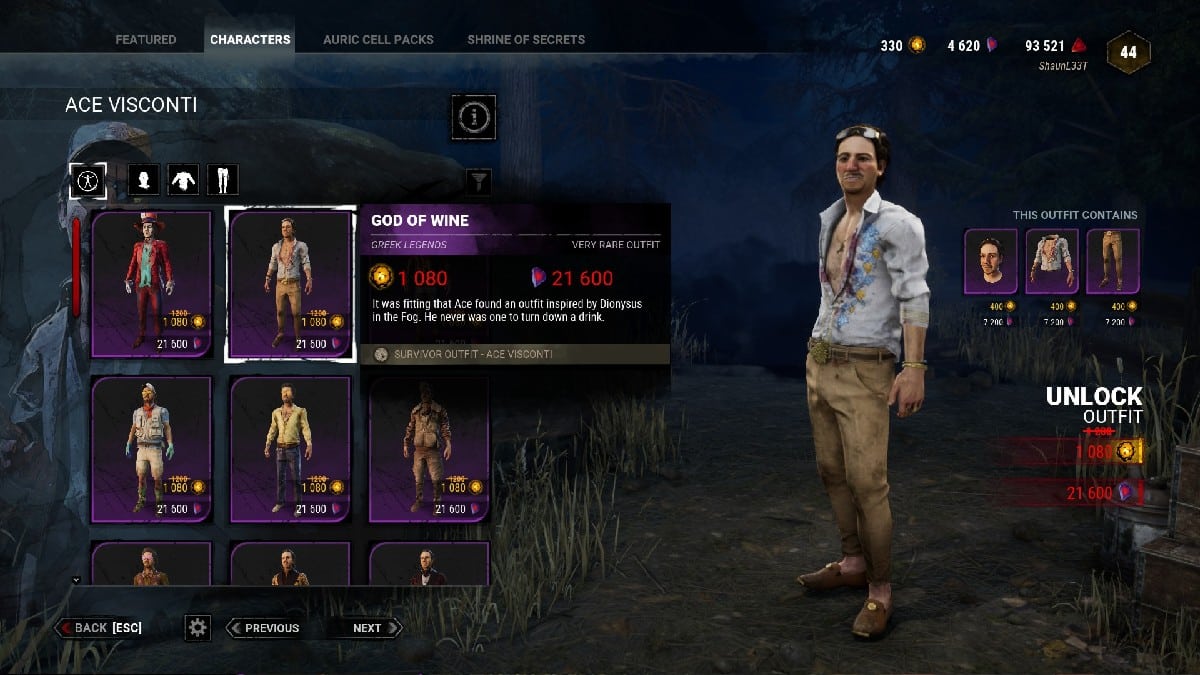Image resolution: width=1200 pixels, height=675 pixels.
Task: Go to the Previous character
Action: click(x=263, y=628)
